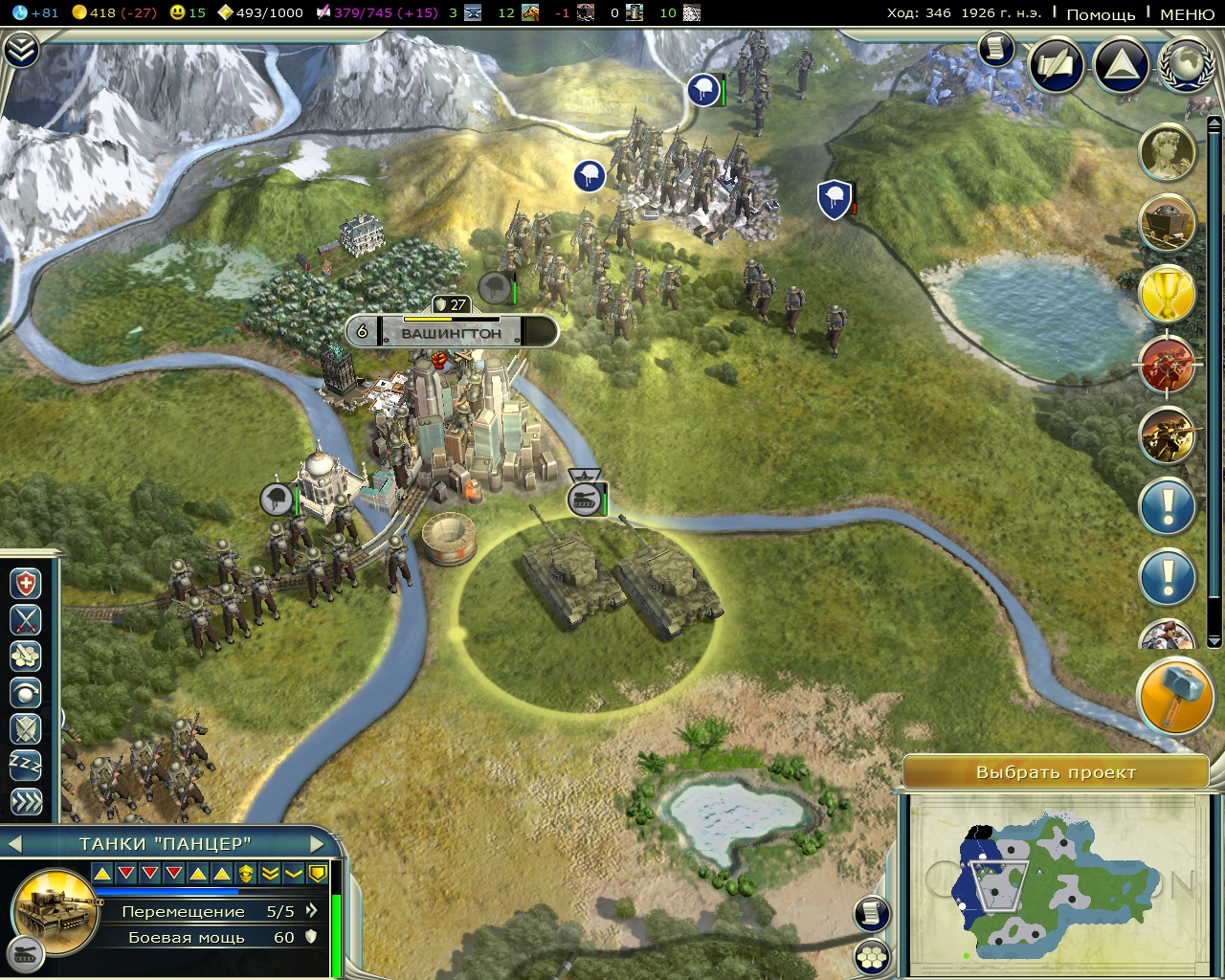Activate the triple-chevron unit action button

tap(26, 801)
